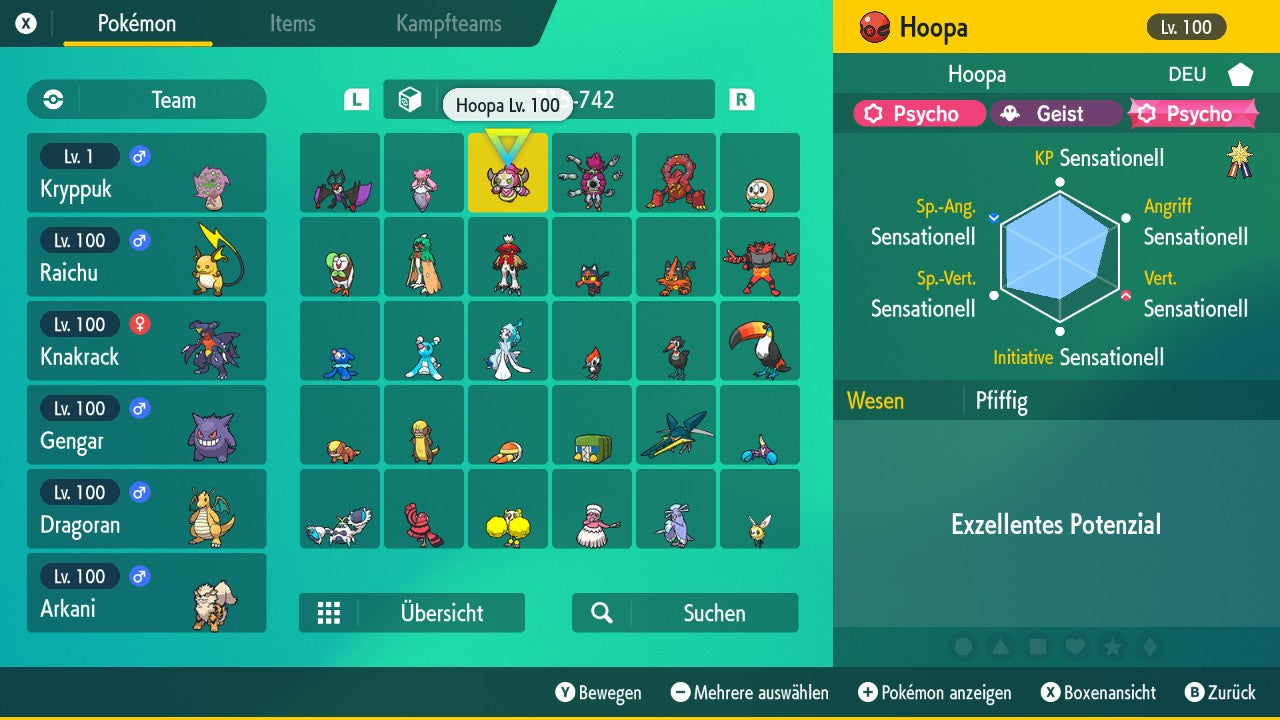Open the Übersicht view

(441, 613)
